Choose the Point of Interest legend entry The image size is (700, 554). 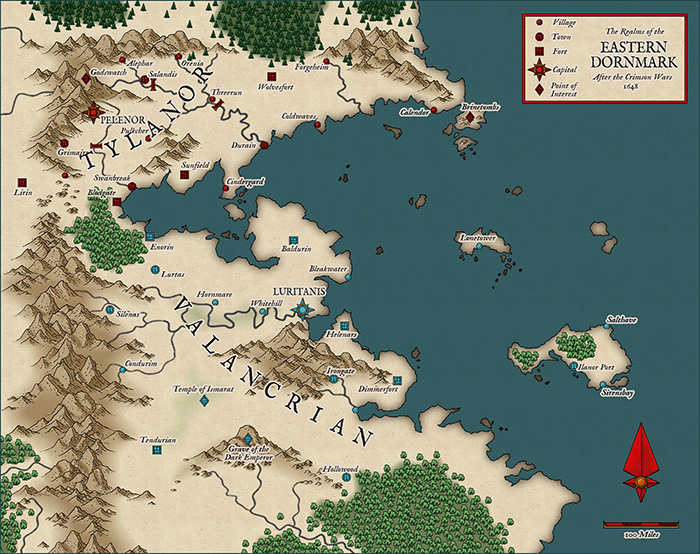coord(540,88)
